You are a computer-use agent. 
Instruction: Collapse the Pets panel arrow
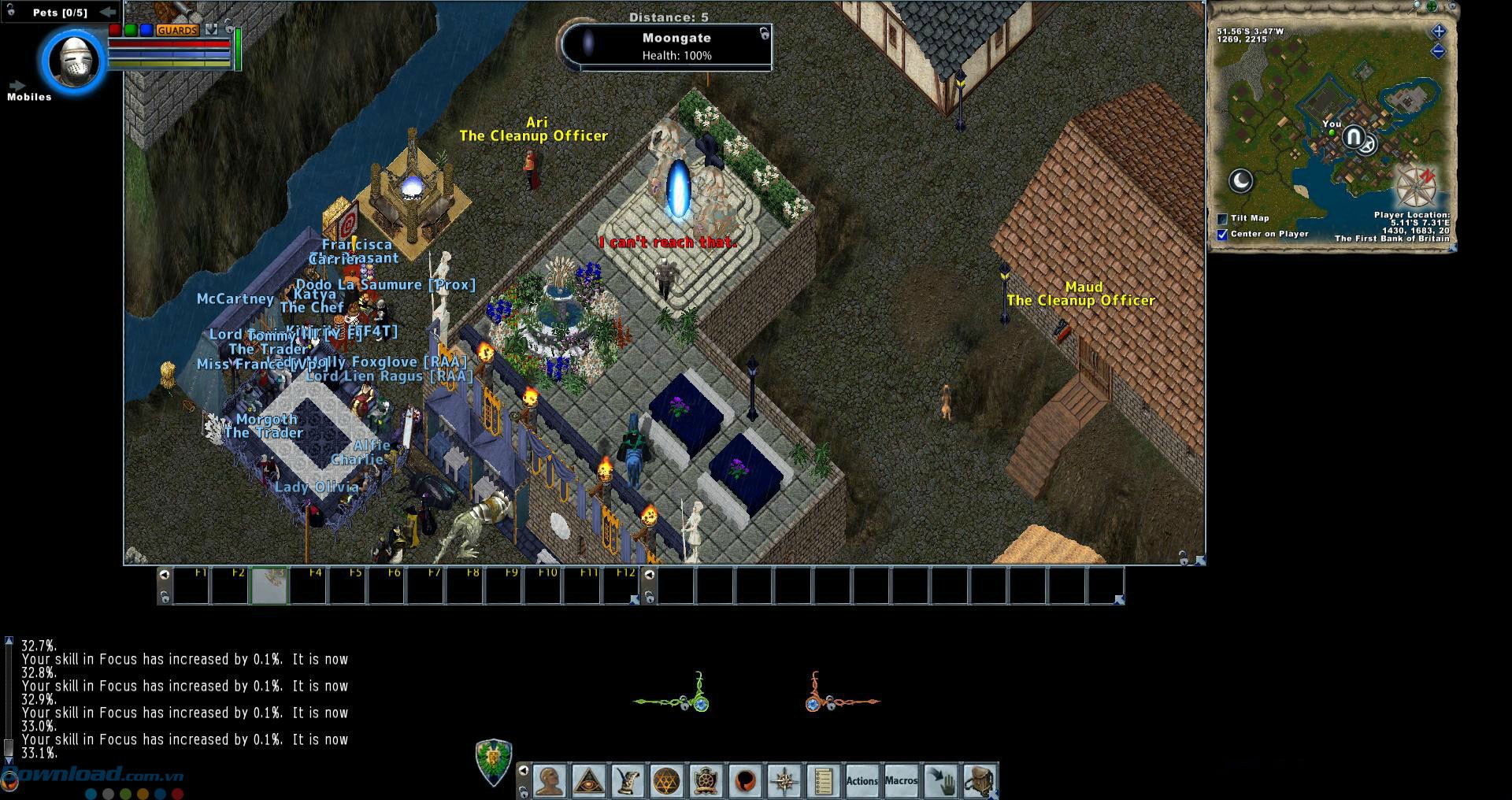108,12
